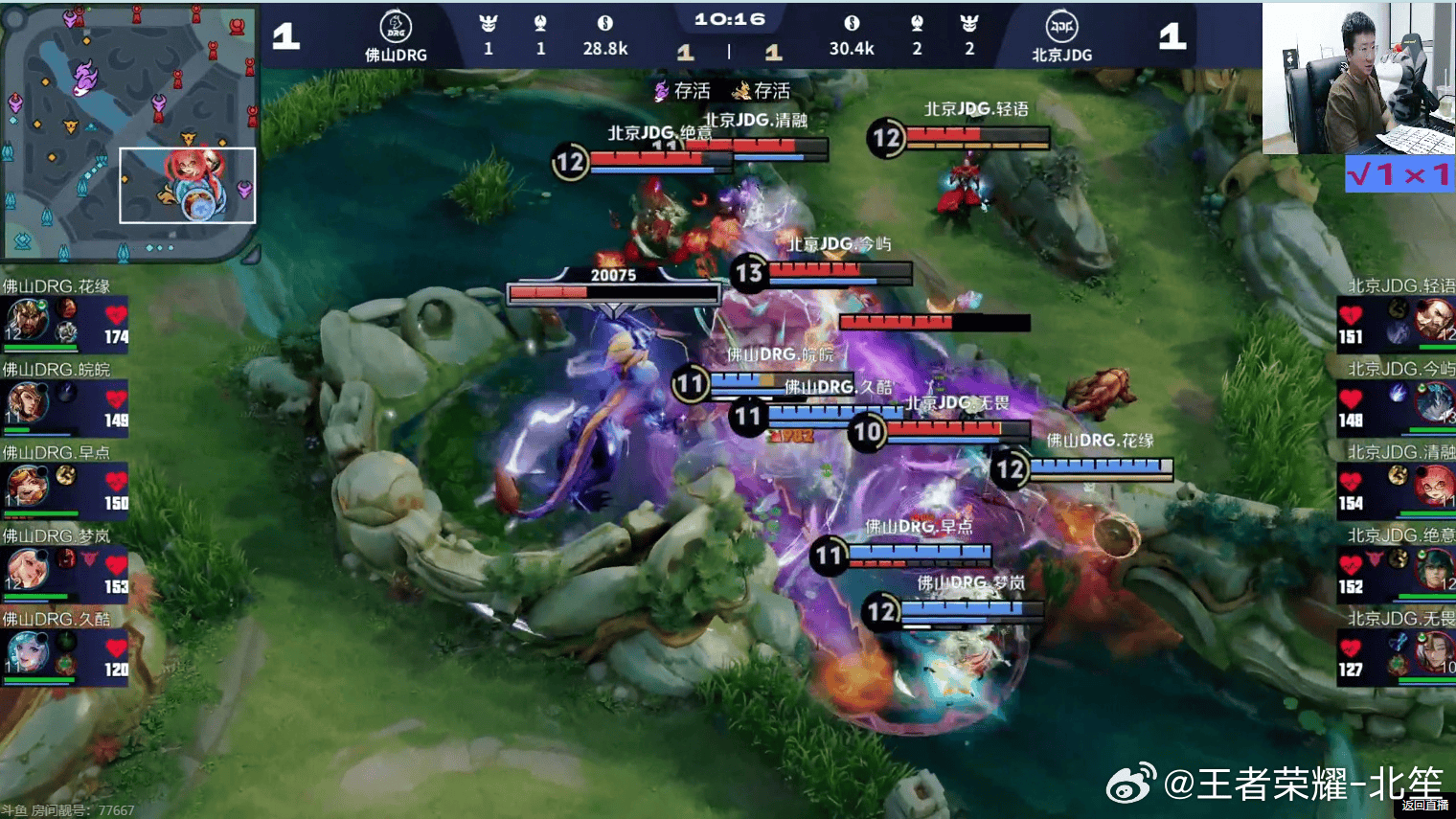This screenshot has height=819, width=1456.
Task: Click the 返回直播 button
Action: 1424,806
